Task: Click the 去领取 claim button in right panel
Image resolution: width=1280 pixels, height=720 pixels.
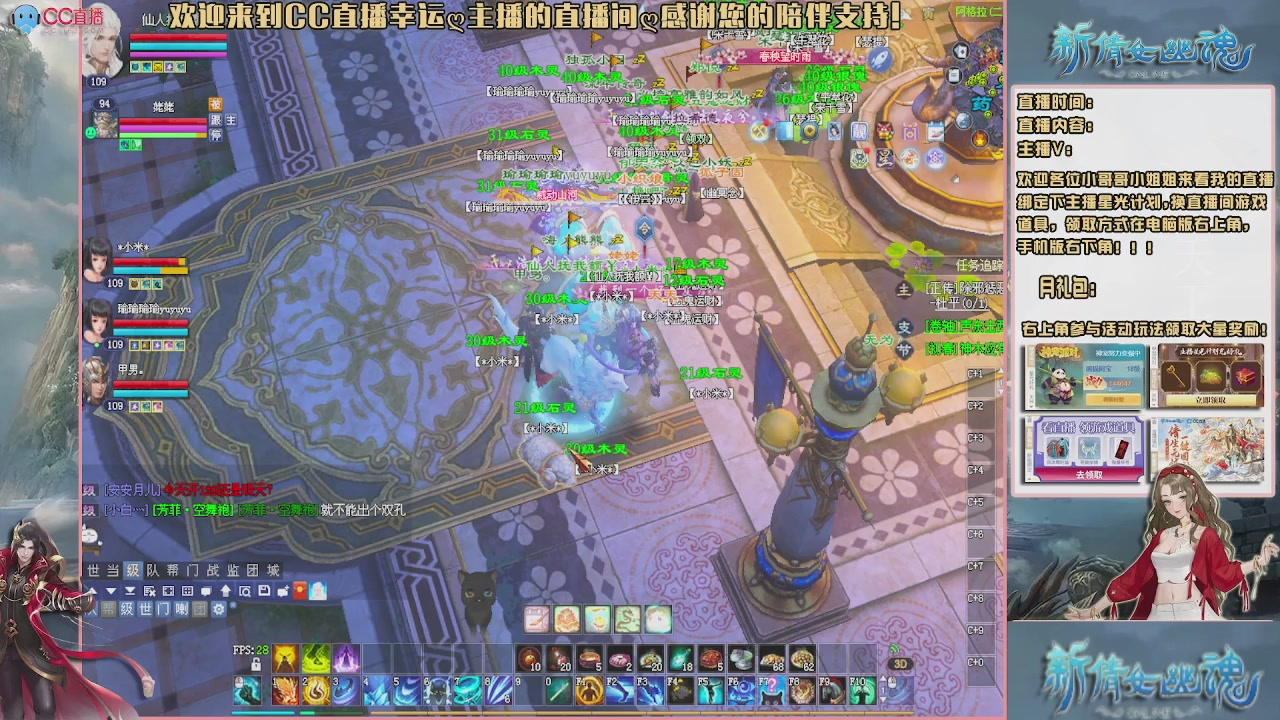Action: point(1090,474)
